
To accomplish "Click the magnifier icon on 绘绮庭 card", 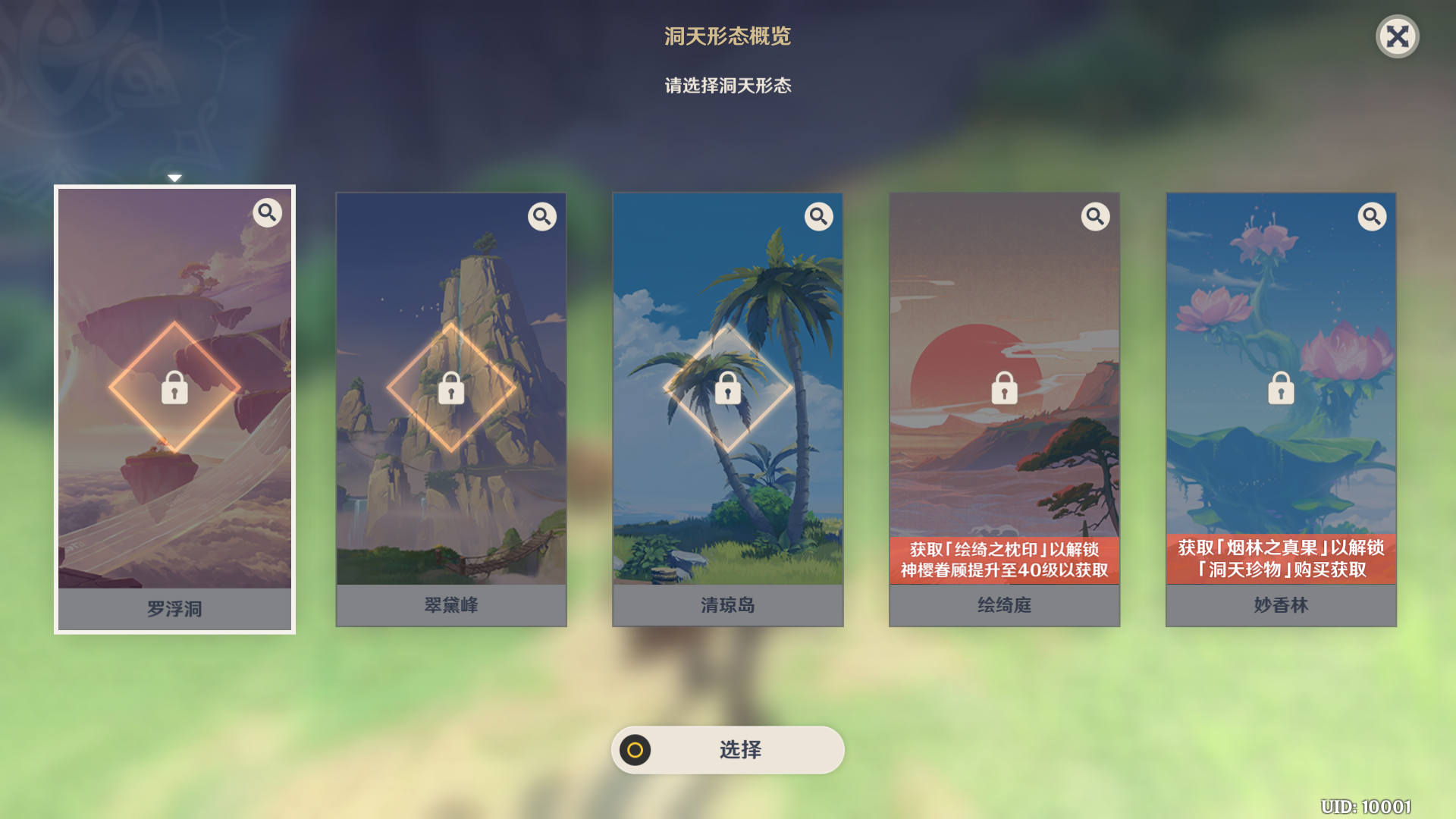I will click(x=1095, y=216).
